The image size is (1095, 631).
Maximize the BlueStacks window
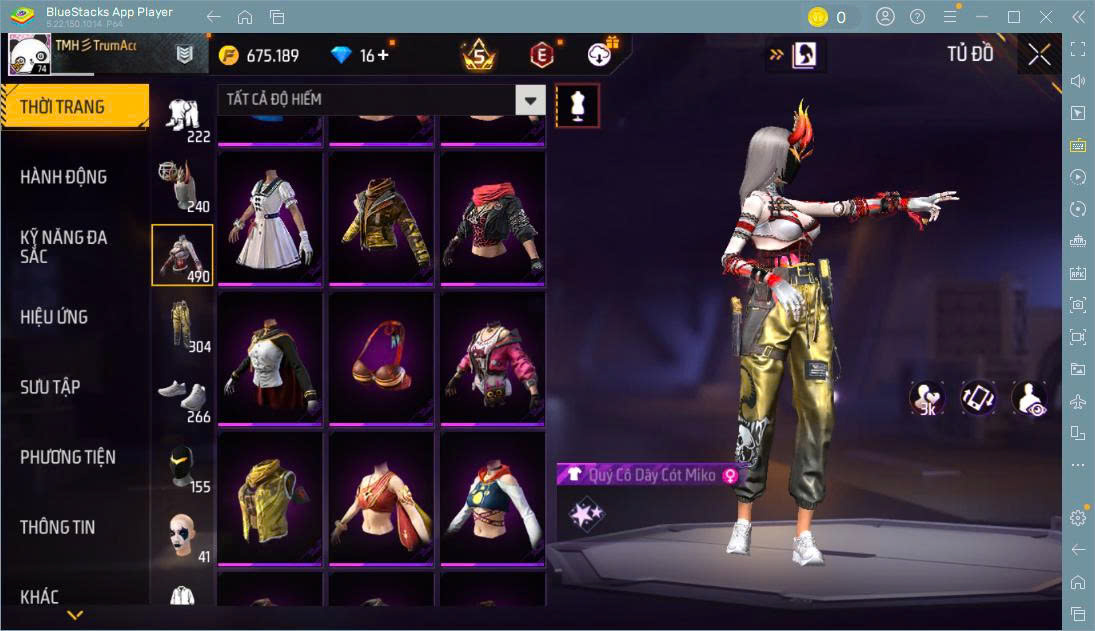click(1014, 17)
